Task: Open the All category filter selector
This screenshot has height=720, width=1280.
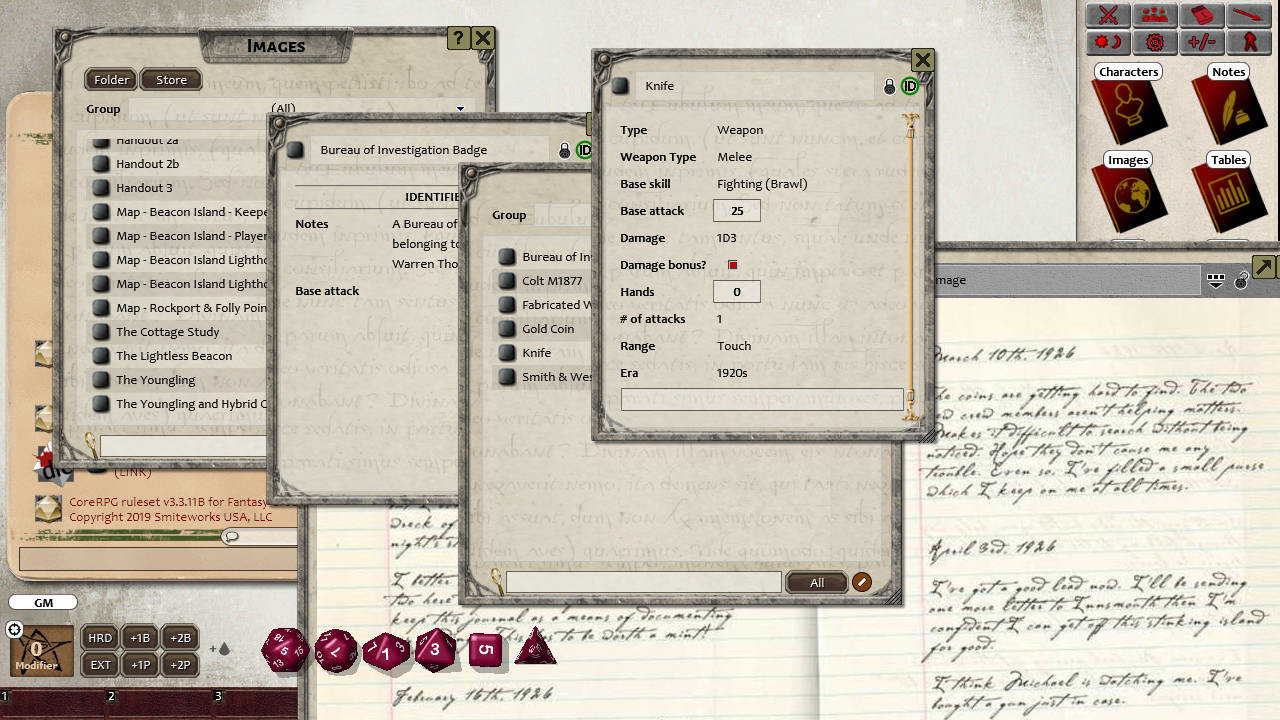Action: coord(816,581)
